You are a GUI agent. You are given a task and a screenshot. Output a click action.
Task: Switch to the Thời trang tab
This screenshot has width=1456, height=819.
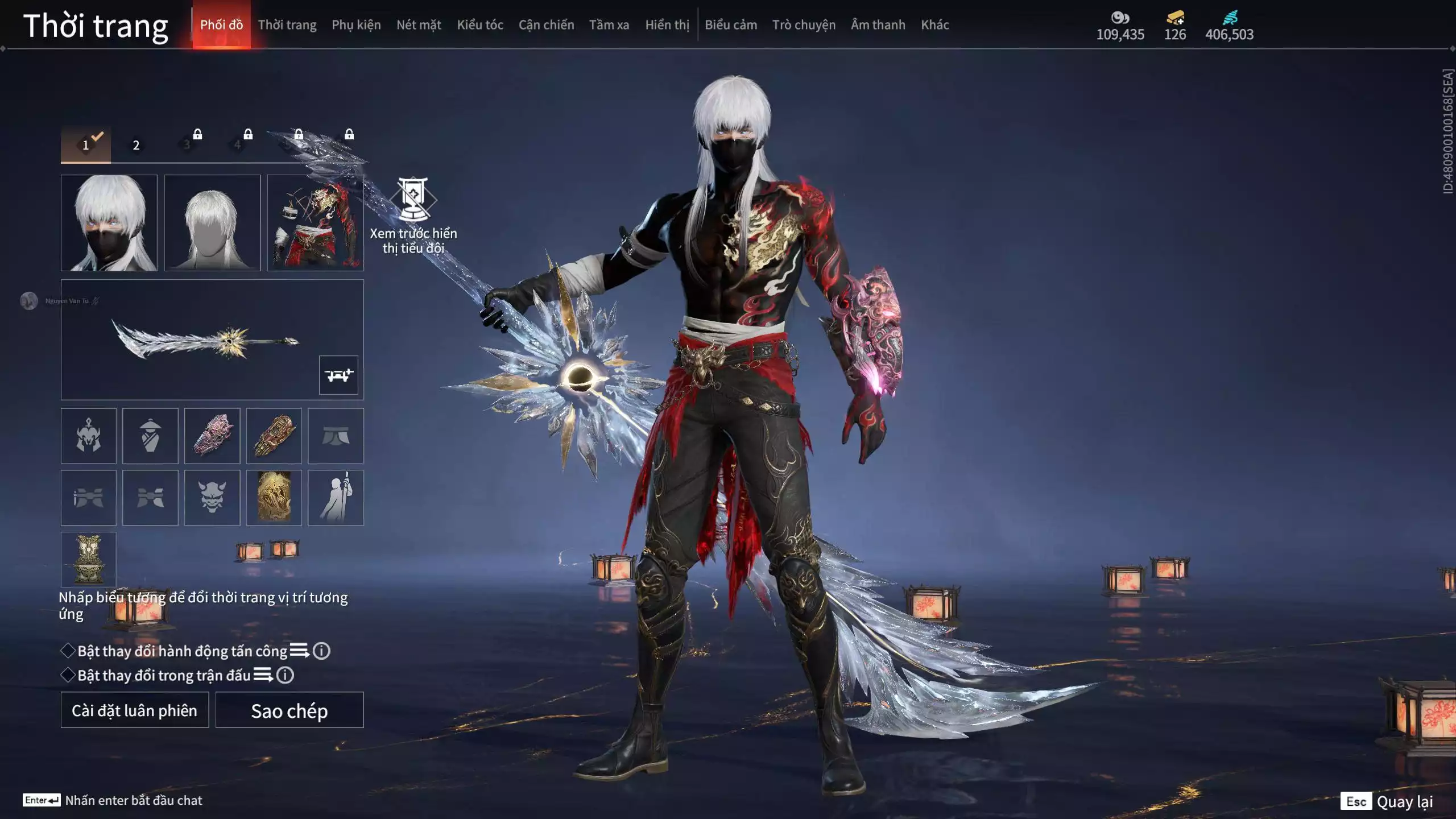click(287, 25)
